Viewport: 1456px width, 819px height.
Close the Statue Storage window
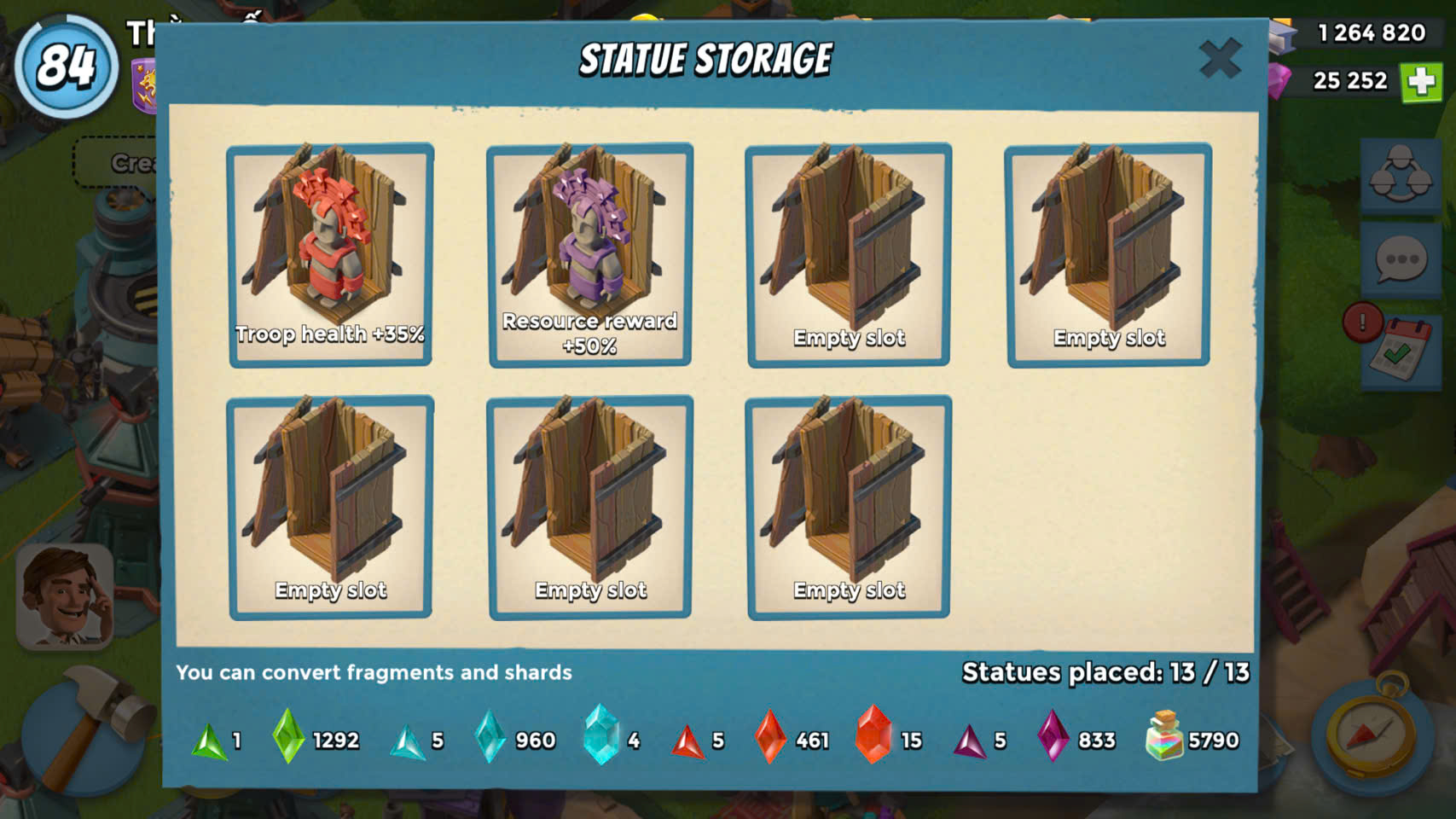[x=1220, y=59]
